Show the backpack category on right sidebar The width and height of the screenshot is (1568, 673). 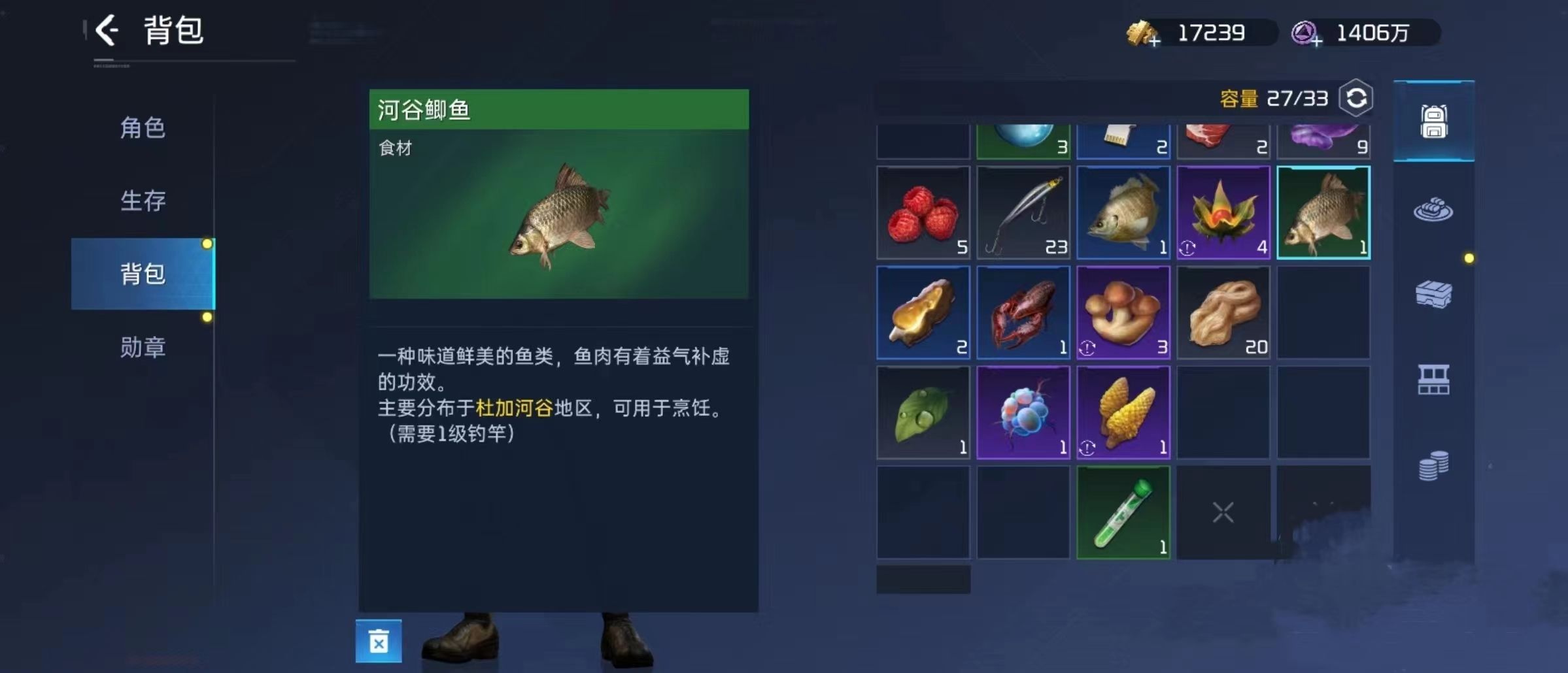[x=1433, y=122]
